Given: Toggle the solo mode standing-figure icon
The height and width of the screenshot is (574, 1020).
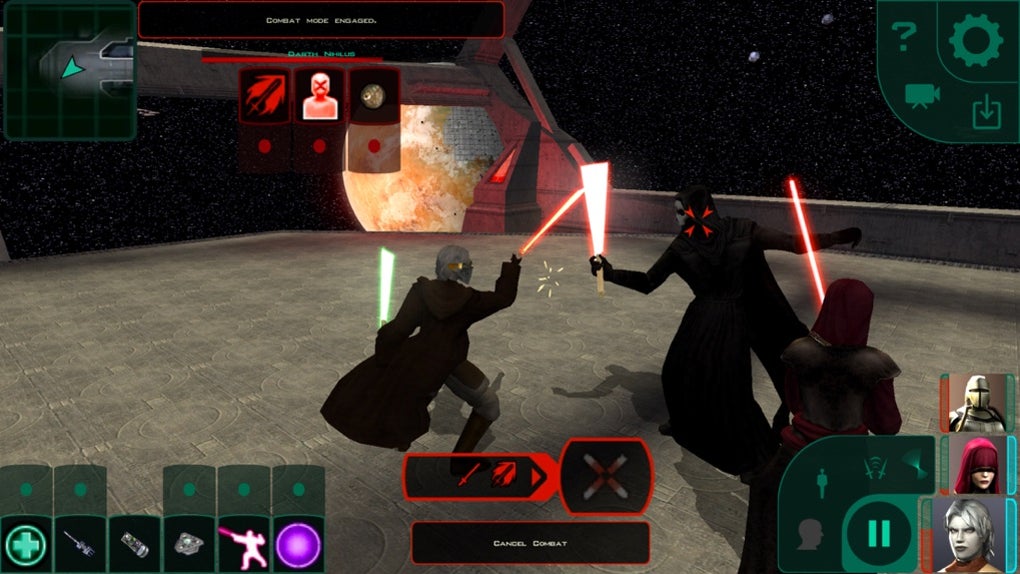Looking at the screenshot, I should [x=822, y=482].
